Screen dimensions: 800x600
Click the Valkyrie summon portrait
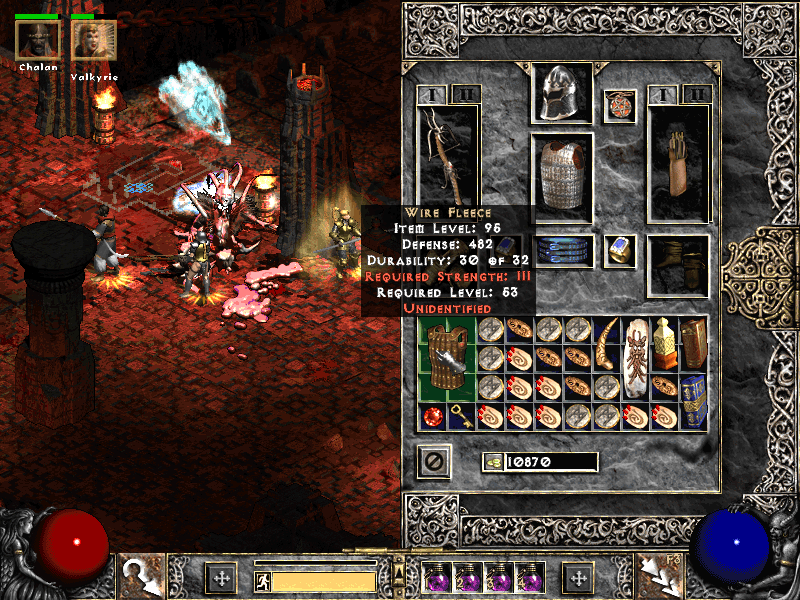pos(94,40)
